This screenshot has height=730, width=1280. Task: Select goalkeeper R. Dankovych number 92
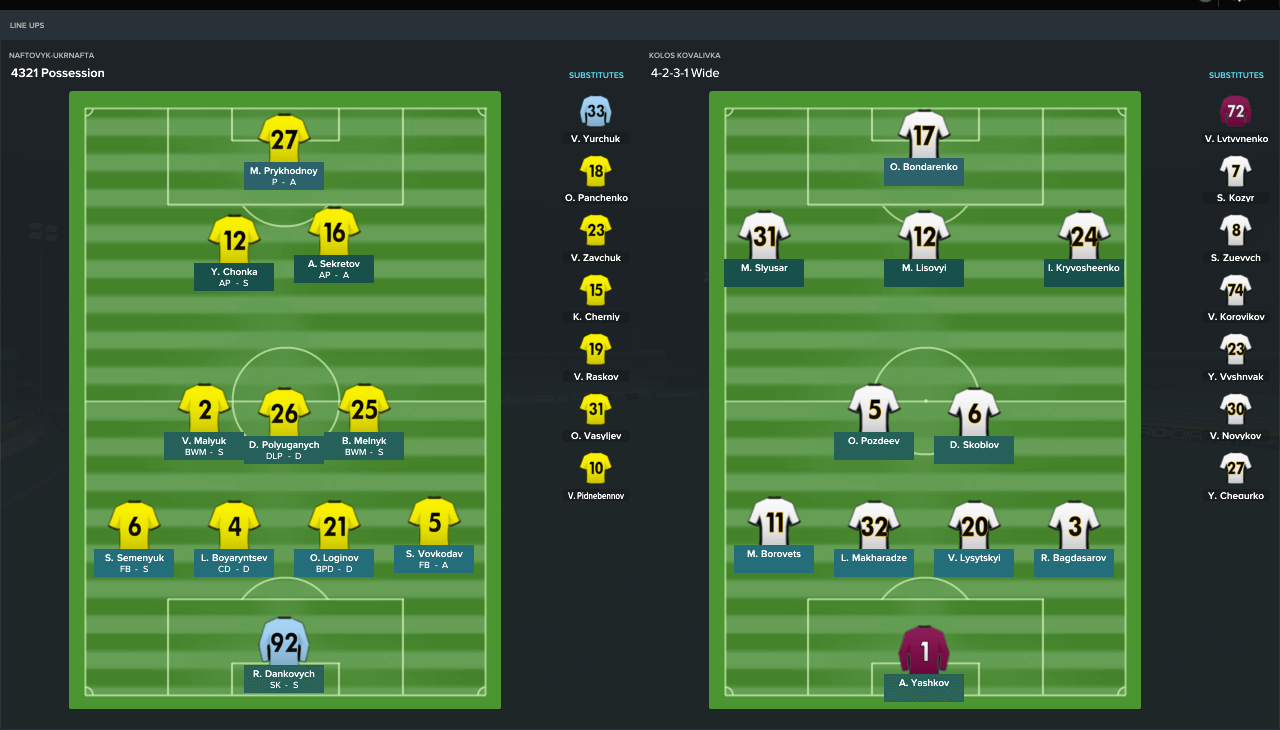[284, 642]
